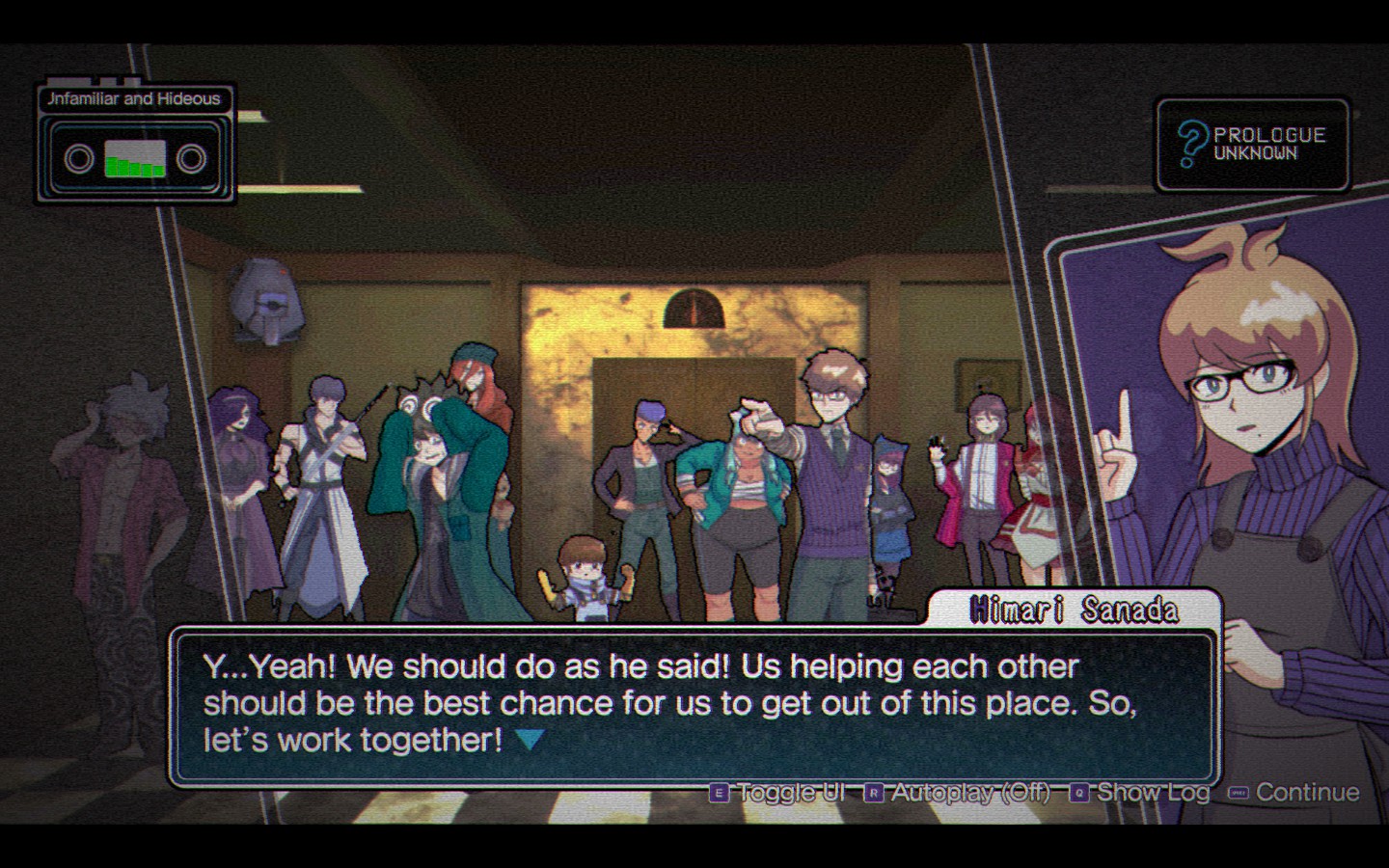
Task: Click the E key icon for Toggle UI
Action: tap(719, 793)
